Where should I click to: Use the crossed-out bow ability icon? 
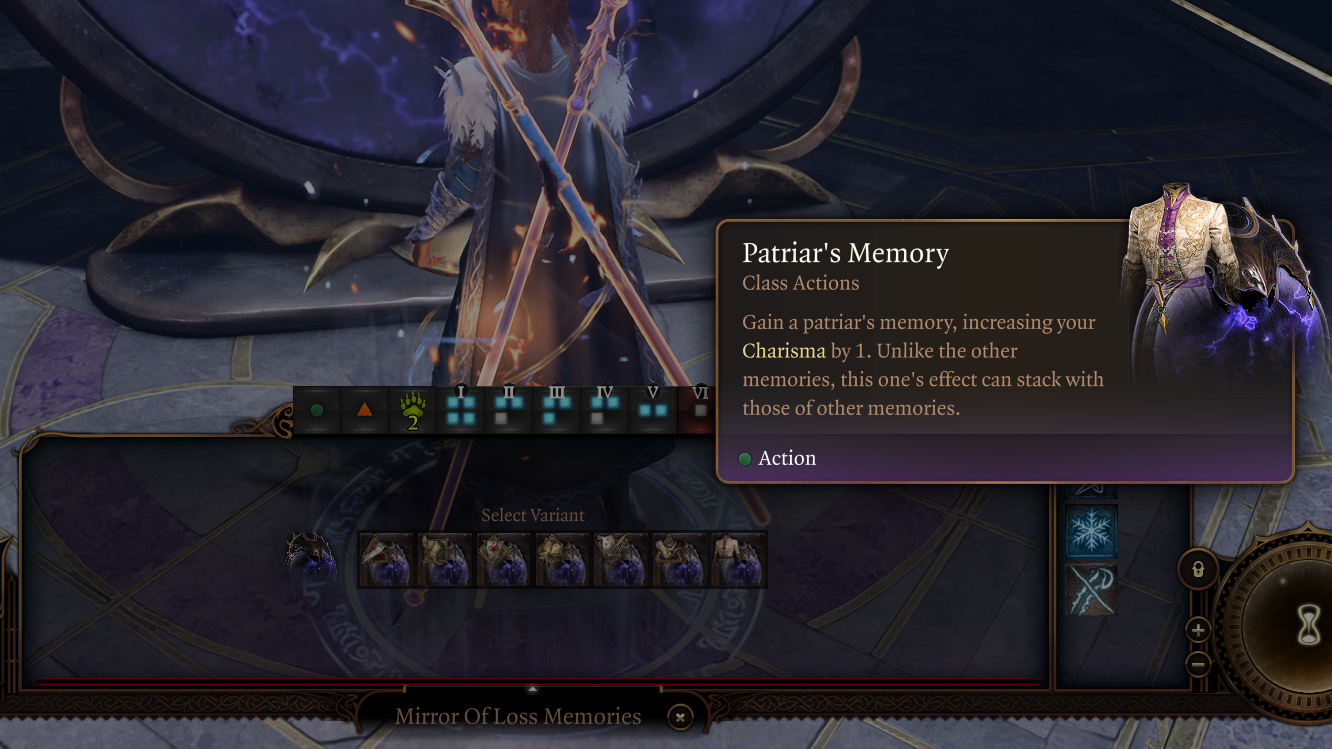(1091, 590)
